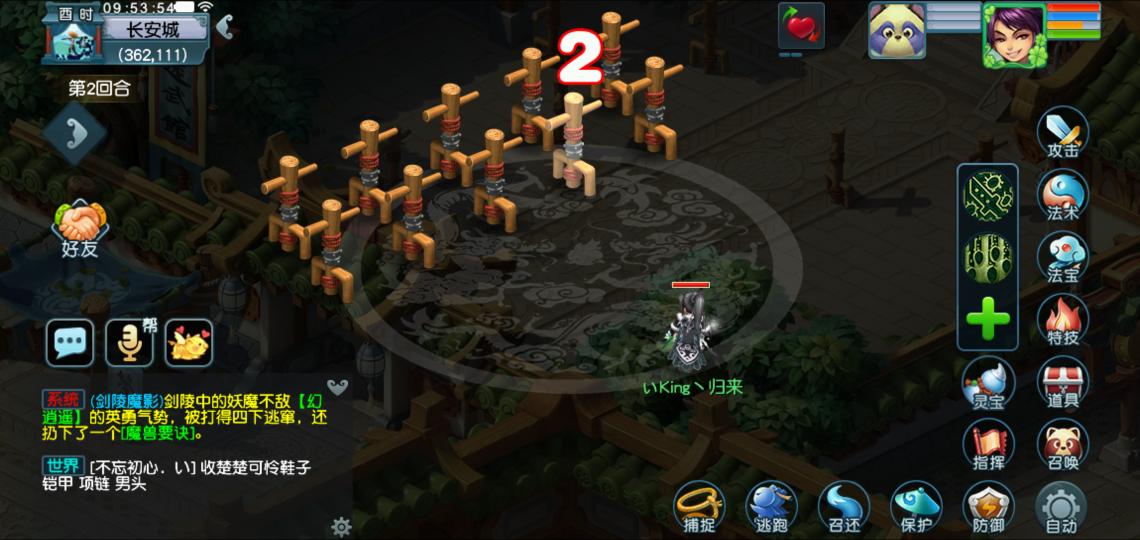Select the panda pet portrait
Image resolution: width=1140 pixels, height=540 pixels.
tap(896, 30)
